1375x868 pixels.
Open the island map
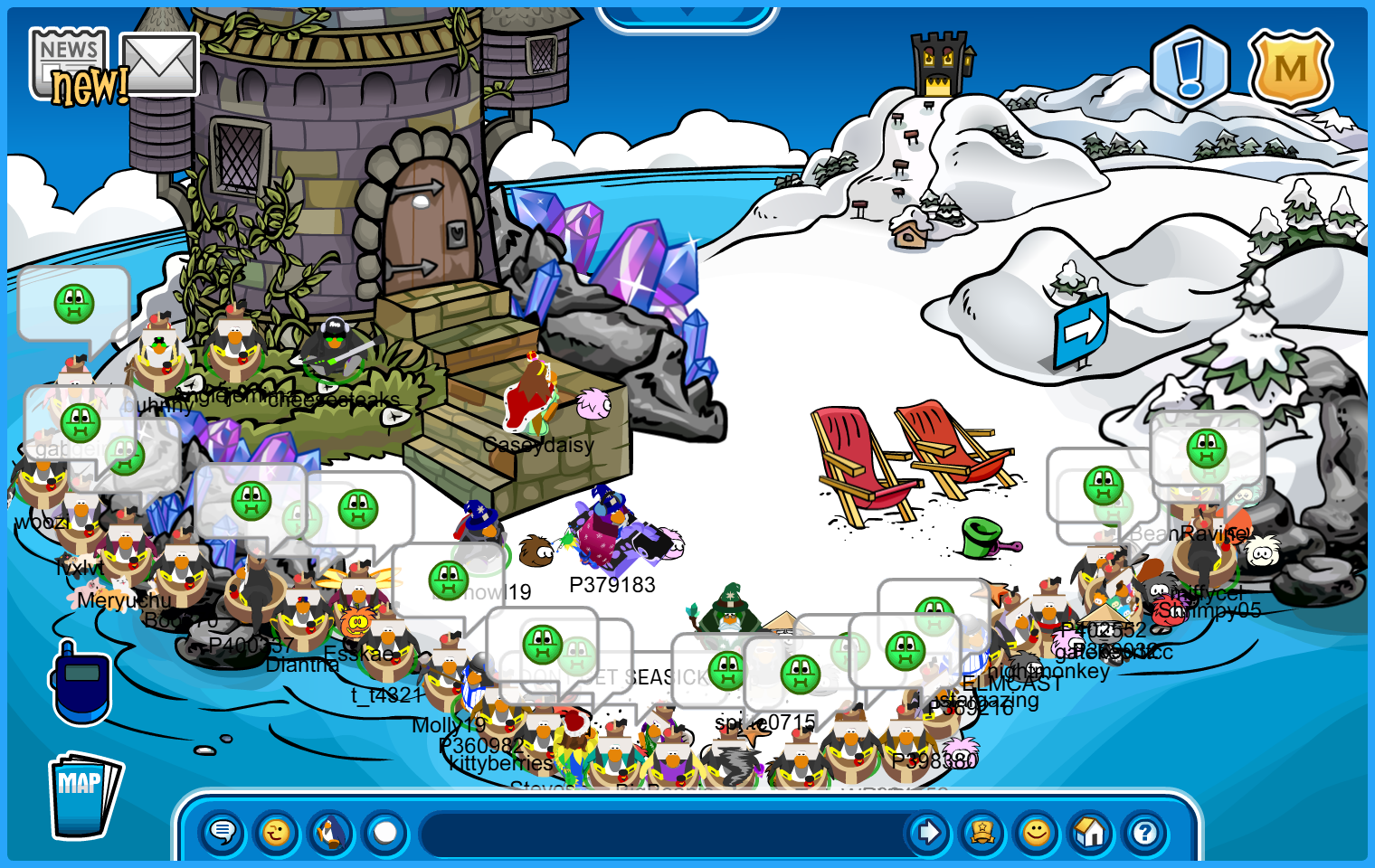pyautogui.click(x=84, y=796)
